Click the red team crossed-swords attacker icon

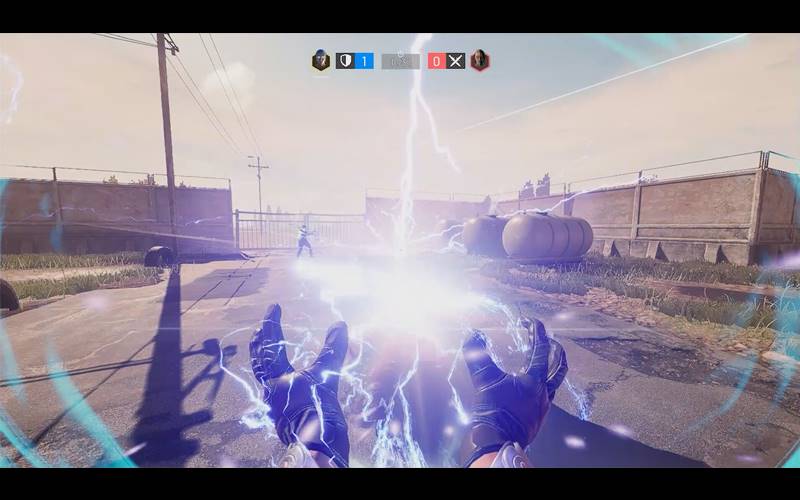pos(456,60)
